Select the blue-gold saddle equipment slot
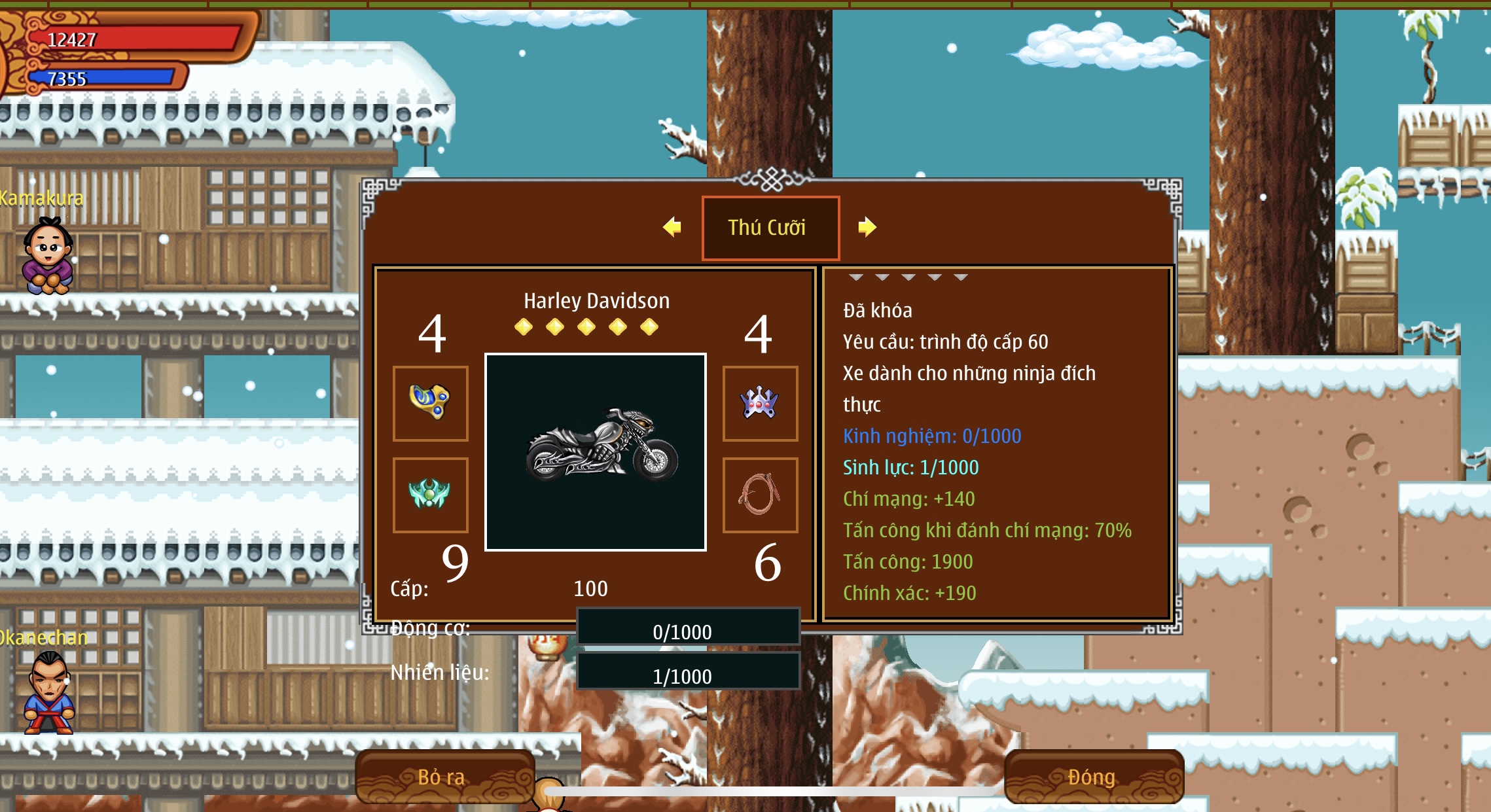This screenshot has height=812, width=1491. pos(430,402)
